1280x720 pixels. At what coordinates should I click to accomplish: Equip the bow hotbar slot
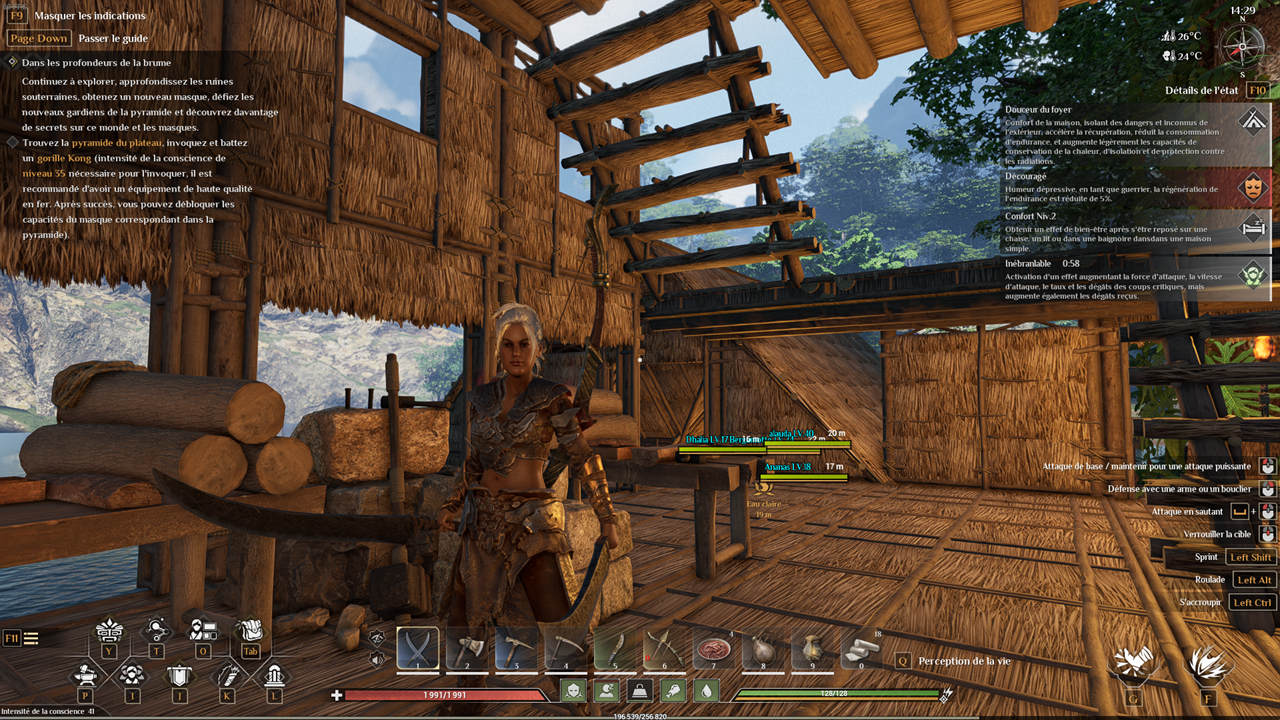point(664,648)
